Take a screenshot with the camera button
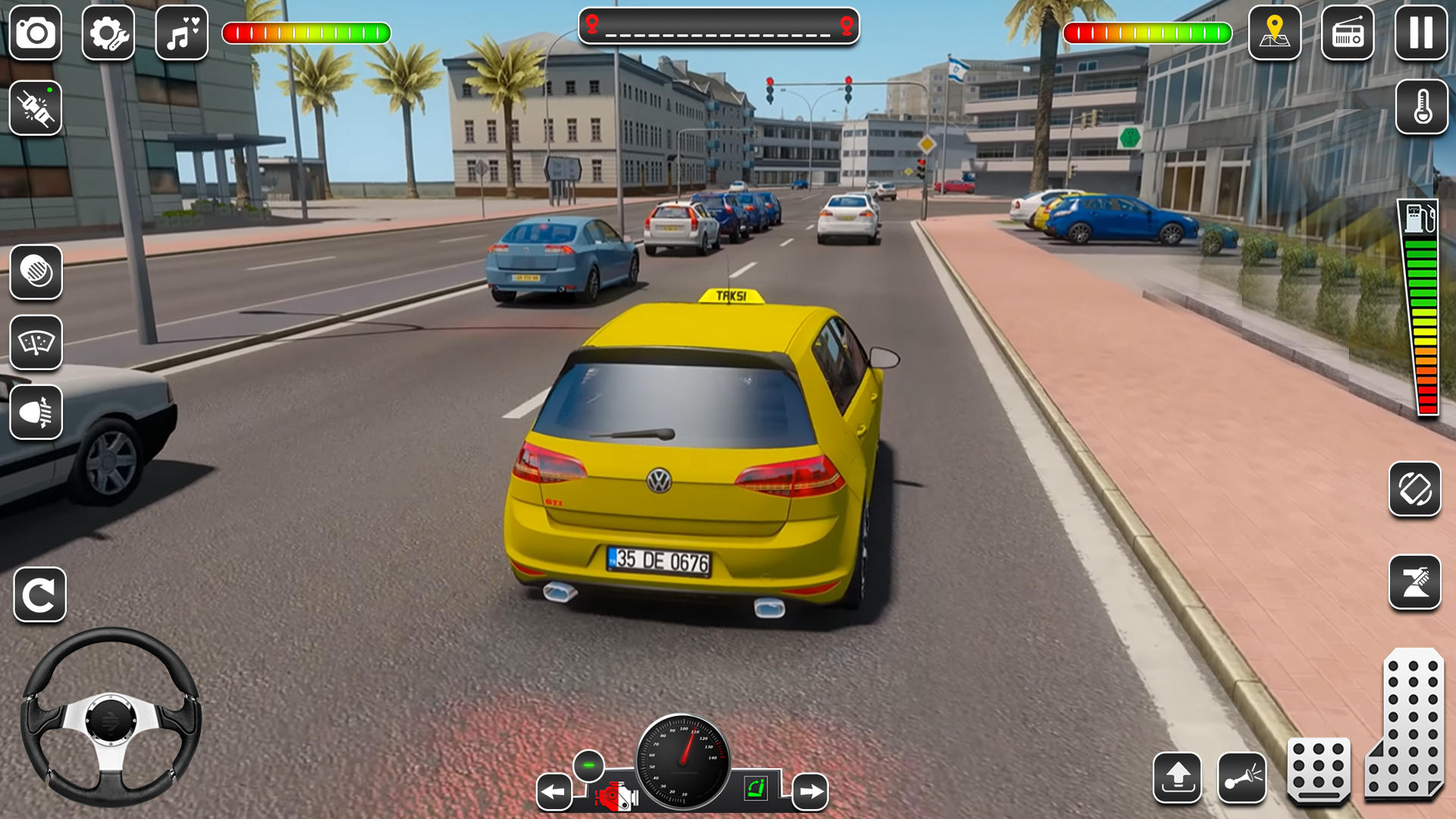This screenshot has height=819, width=1456. pos(36,33)
